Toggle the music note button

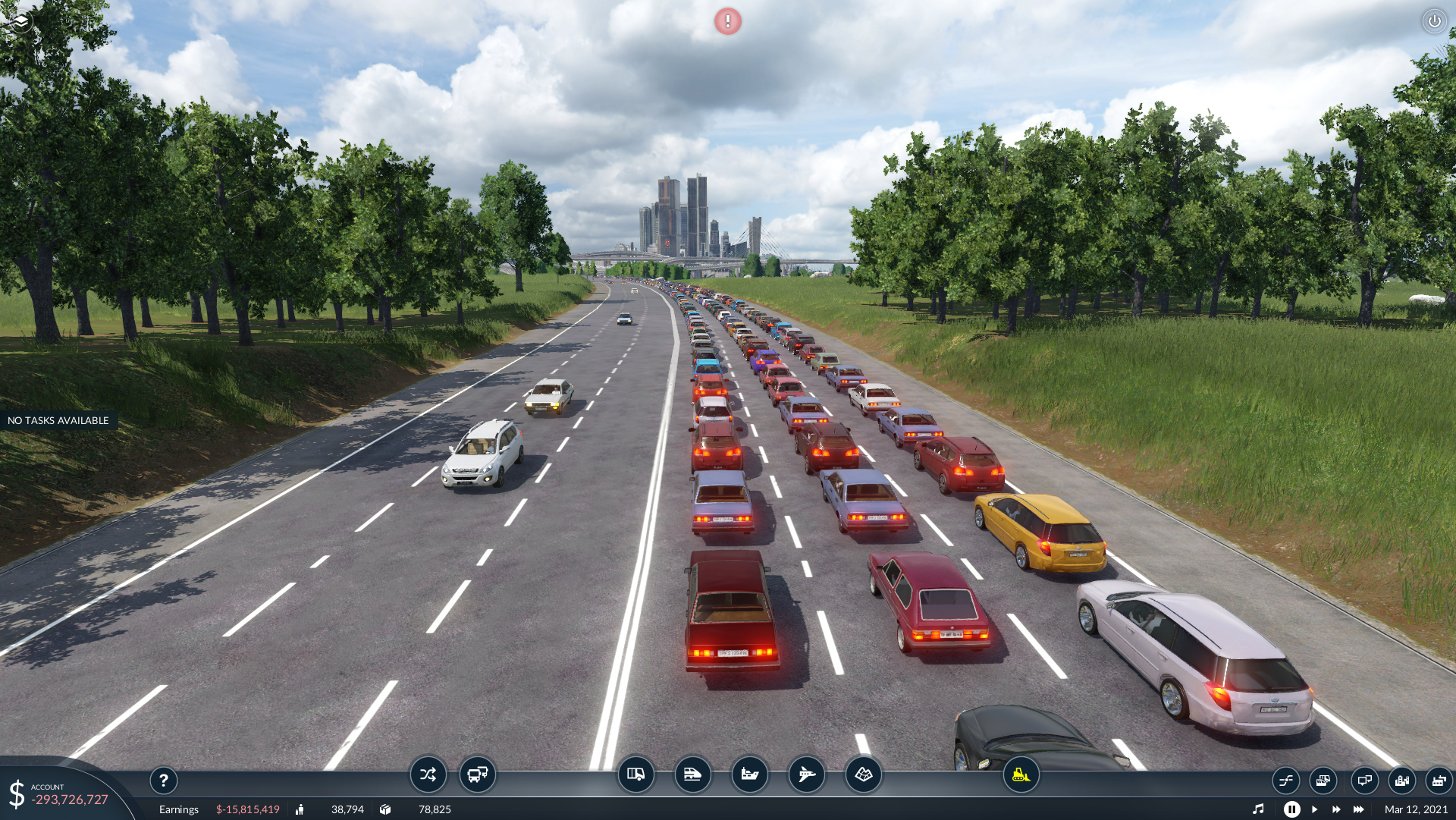[1258, 809]
